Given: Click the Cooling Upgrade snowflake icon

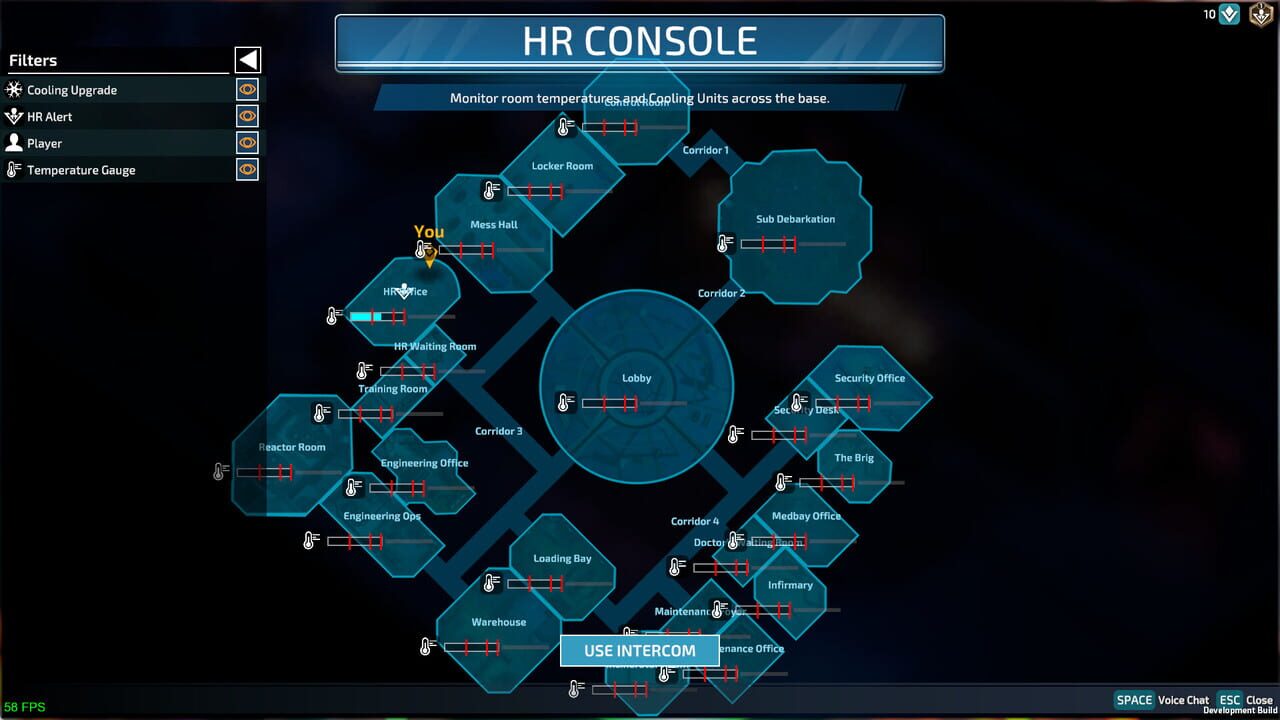Looking at the screenshot, I should (x=14, y=89).
